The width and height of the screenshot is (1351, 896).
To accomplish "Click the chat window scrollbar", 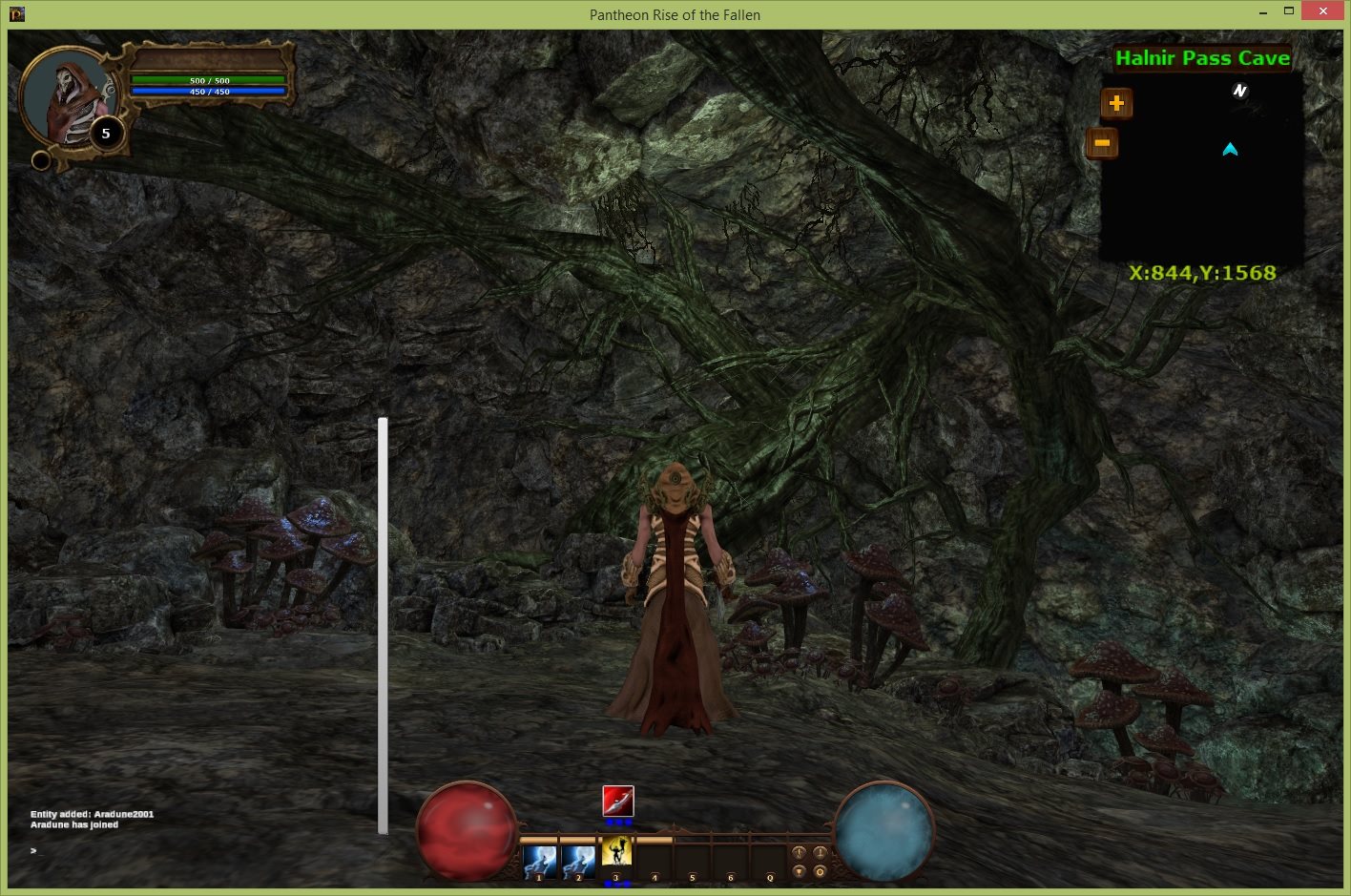I will pyautogui.click(x=383, y=625).
